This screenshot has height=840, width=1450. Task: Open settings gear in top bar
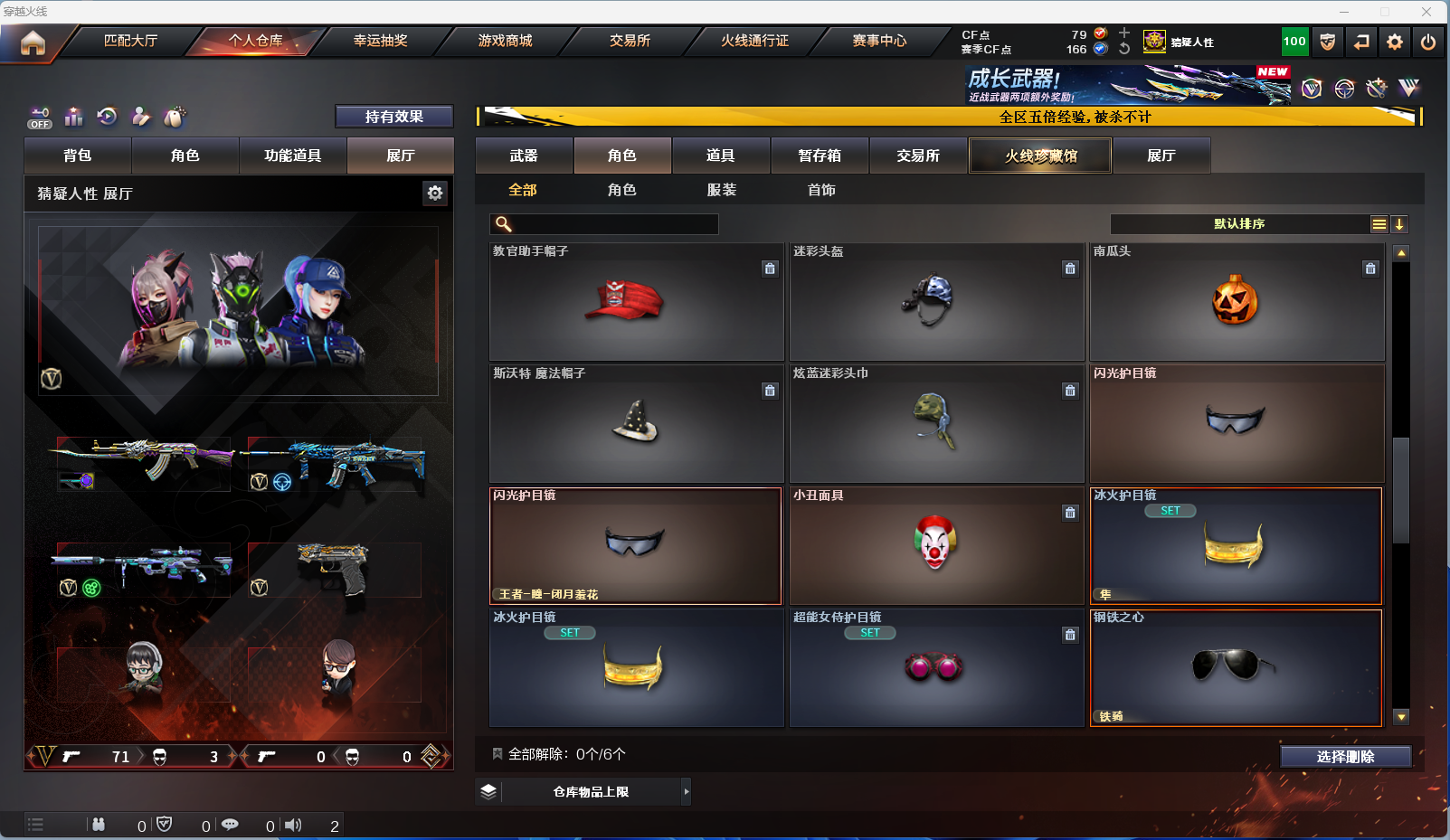(1395, 42)
